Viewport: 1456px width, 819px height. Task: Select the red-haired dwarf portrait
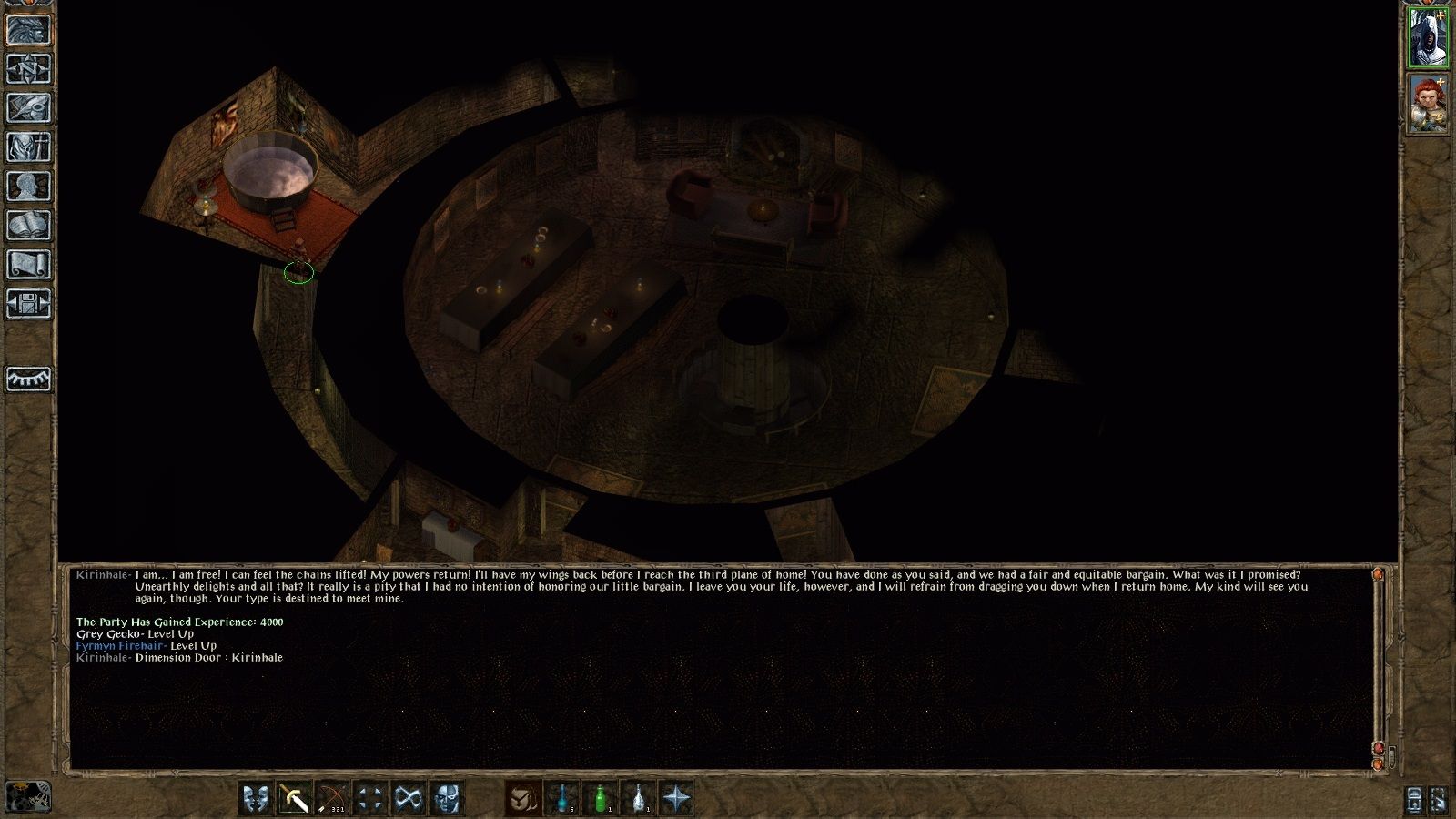point(1428,104)
